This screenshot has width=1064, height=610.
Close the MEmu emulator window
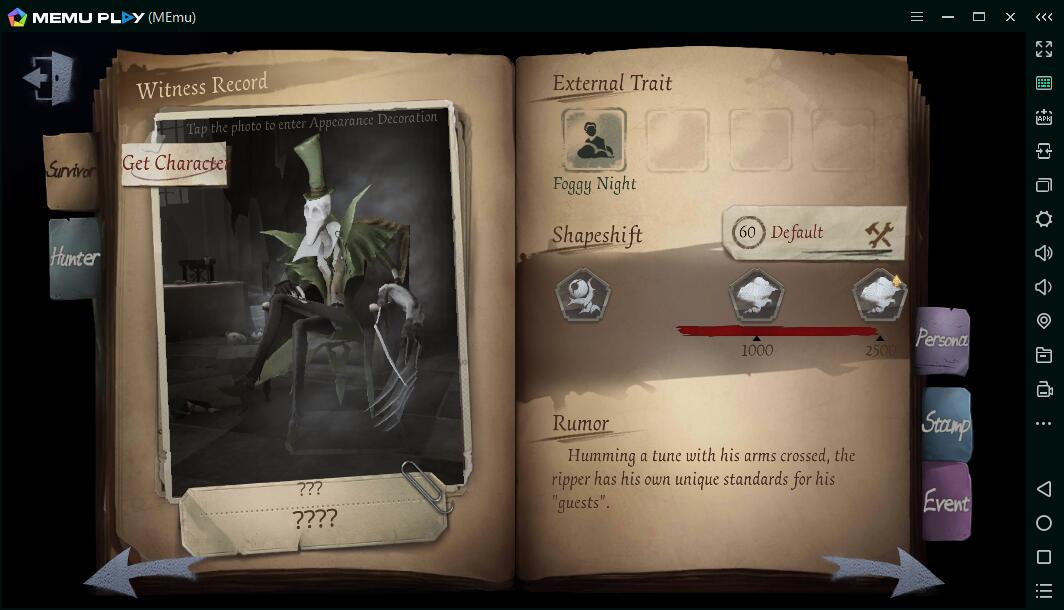click(1011, 17)
